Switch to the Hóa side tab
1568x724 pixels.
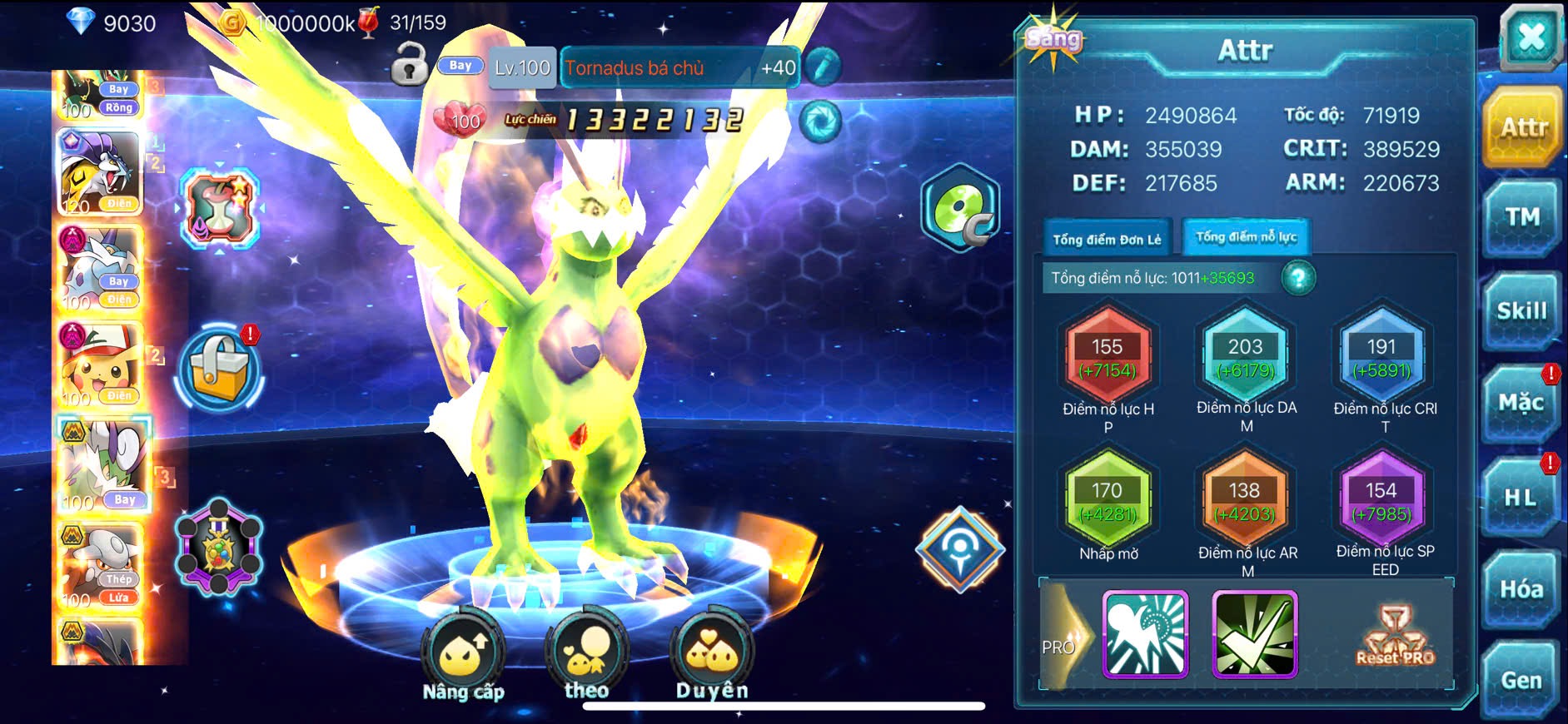pos(1521,589)
